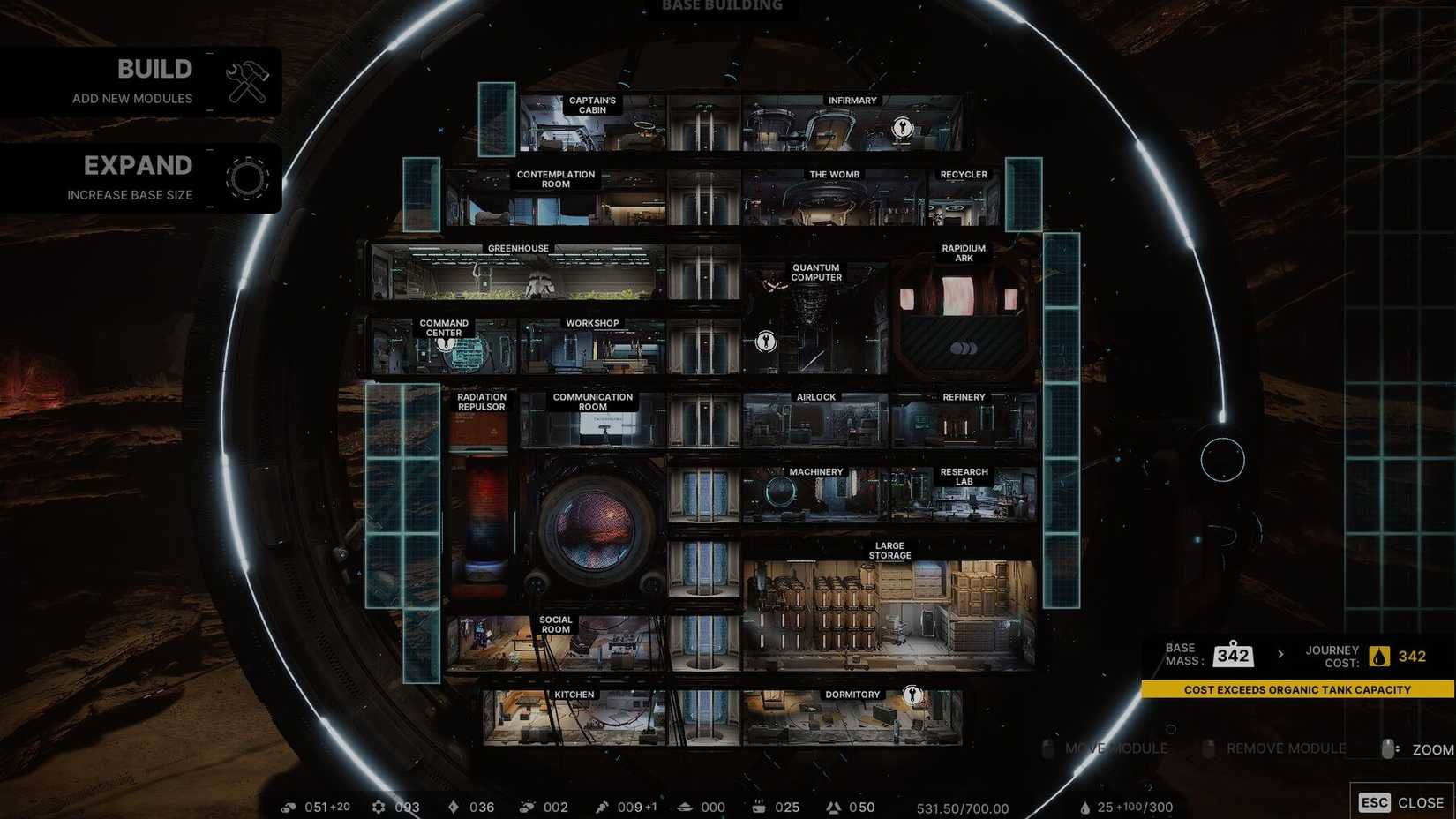
Task: Toggle the lock on the Infirmary module
Action: point(902,127)
